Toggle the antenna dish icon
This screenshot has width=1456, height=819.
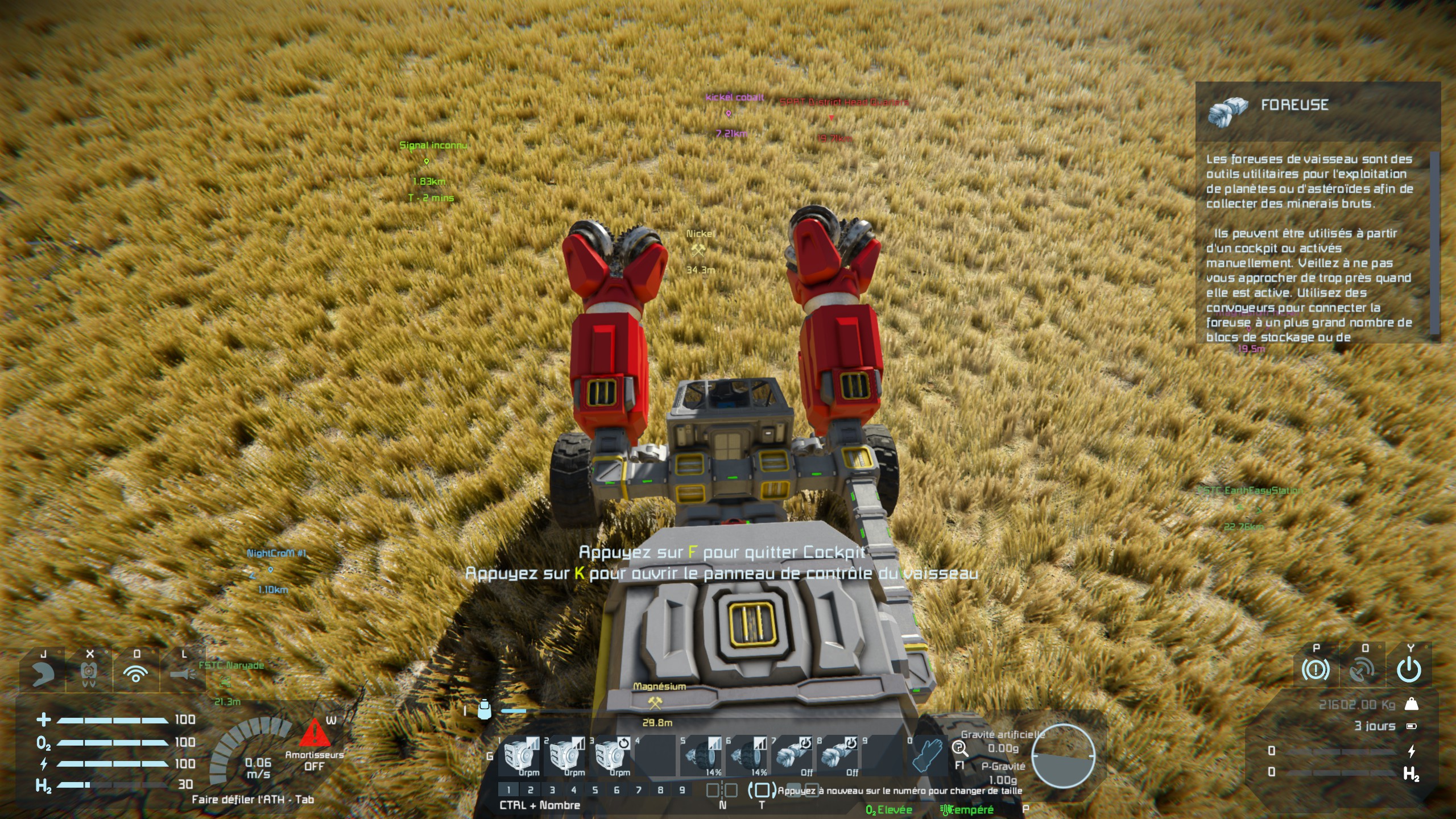tap(1363, 671)
